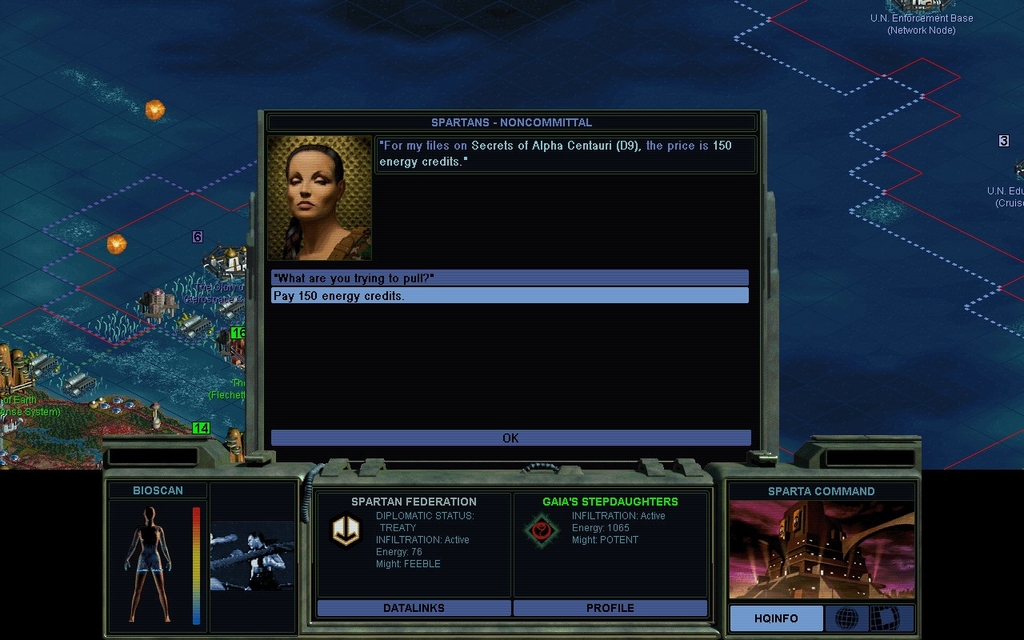
Task: Select the Spartan leader portrait
Action: [x=319, y=198]
